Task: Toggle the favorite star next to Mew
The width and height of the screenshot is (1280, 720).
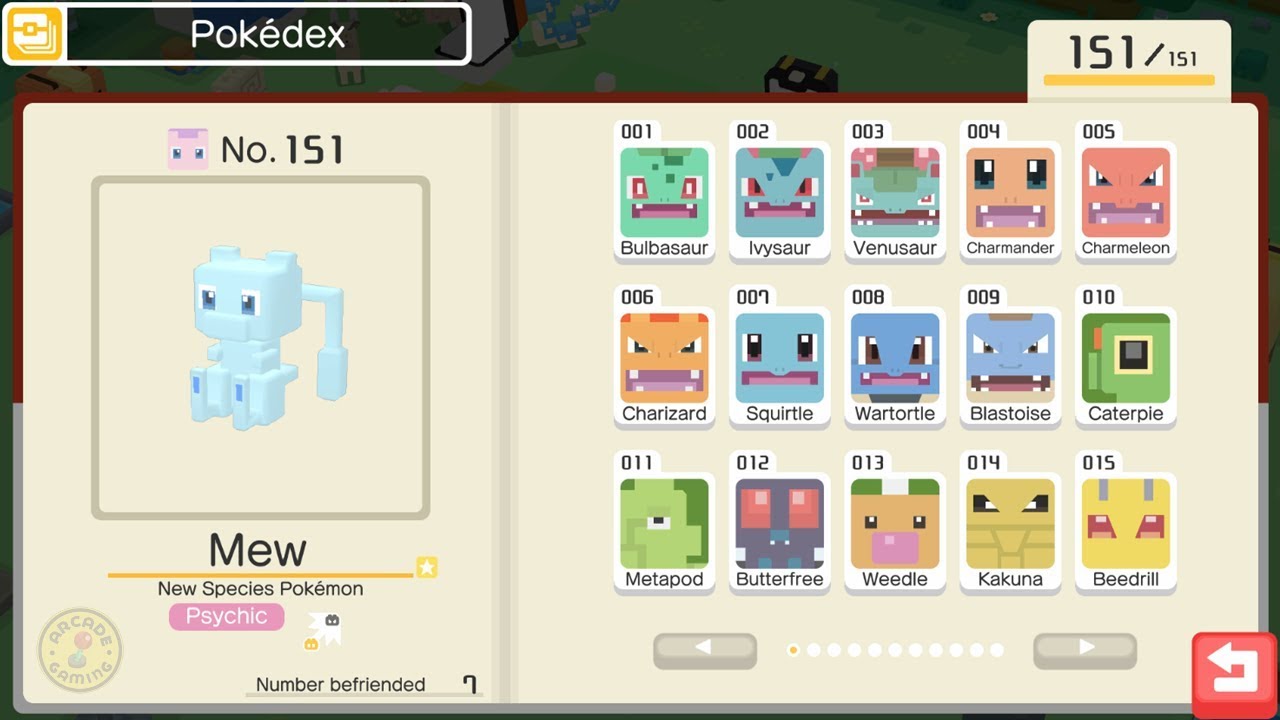Action: 428,567
